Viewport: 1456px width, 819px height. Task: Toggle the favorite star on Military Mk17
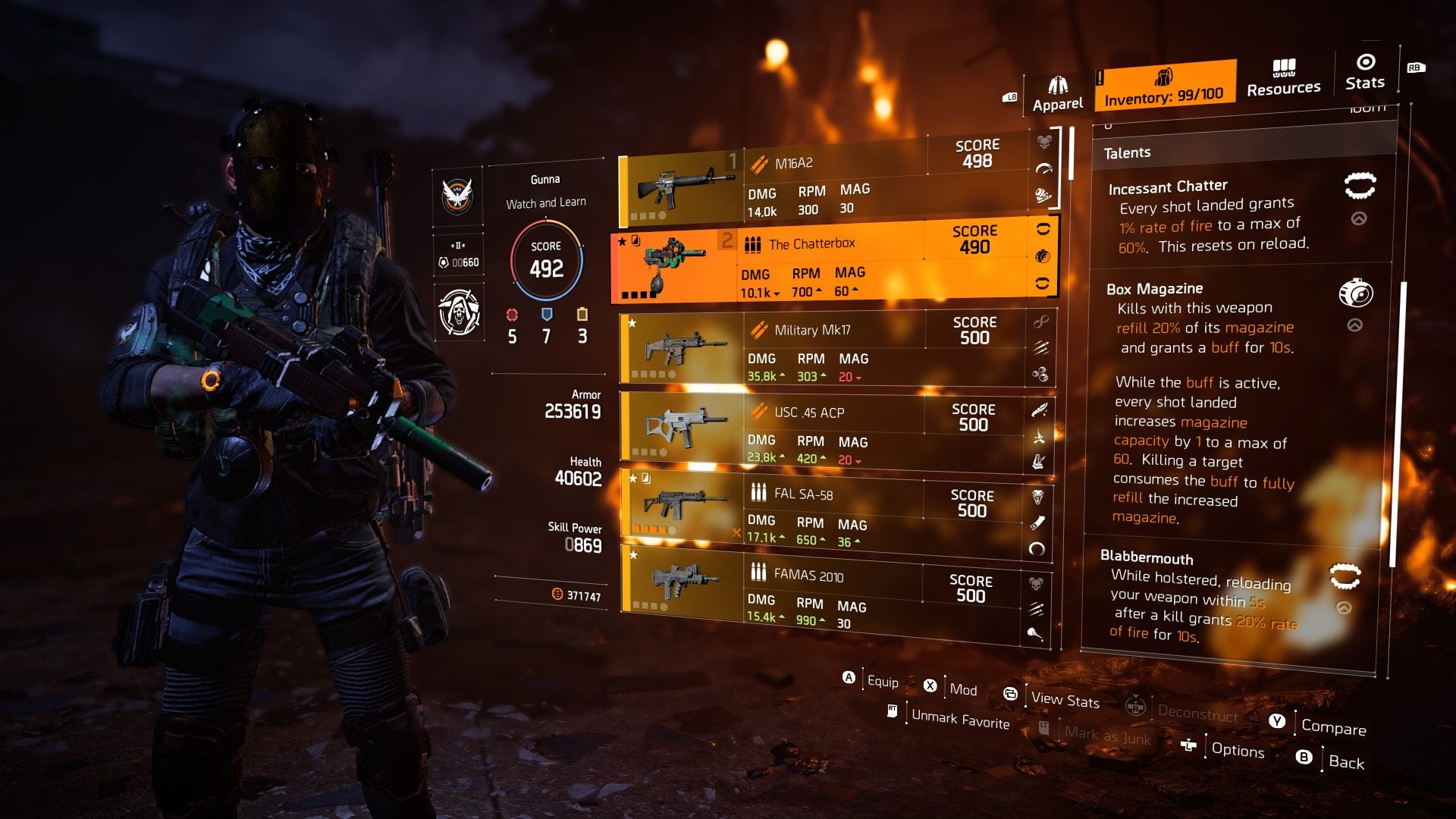(x=632, y=321)
